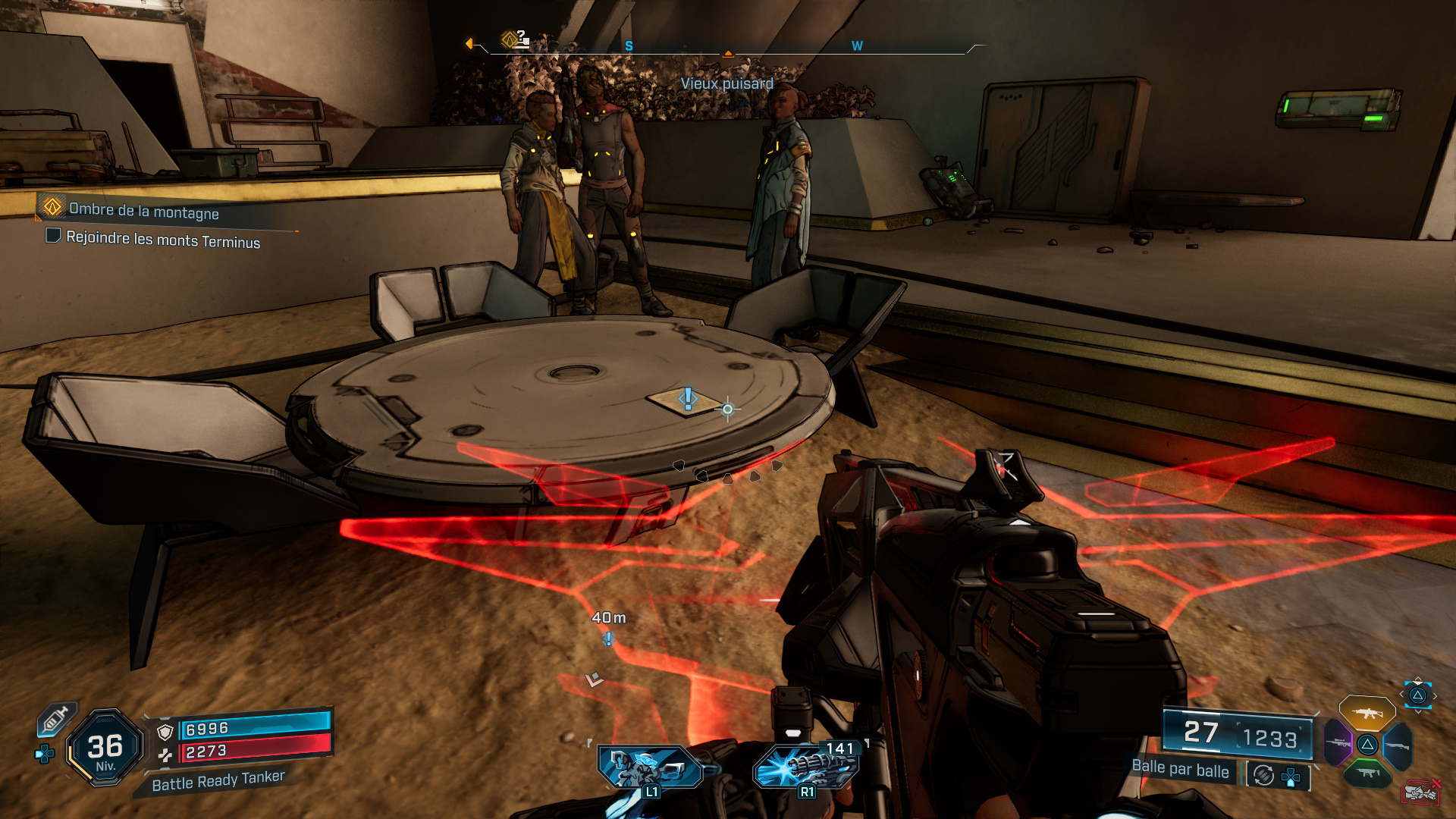Image resolution: width=1456 pixels, height=819 pixels.
Task: Select the green SMG weapon slot
Action: 1368,773
